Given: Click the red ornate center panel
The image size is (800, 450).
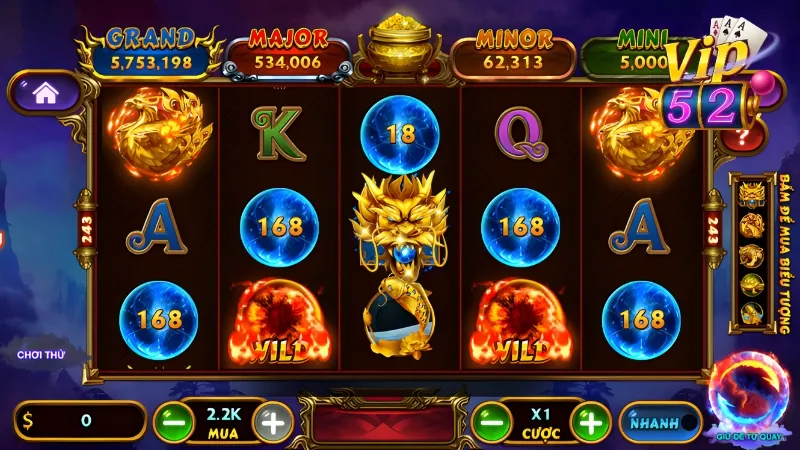Looking at the screenshot, I should pos(383,422).
